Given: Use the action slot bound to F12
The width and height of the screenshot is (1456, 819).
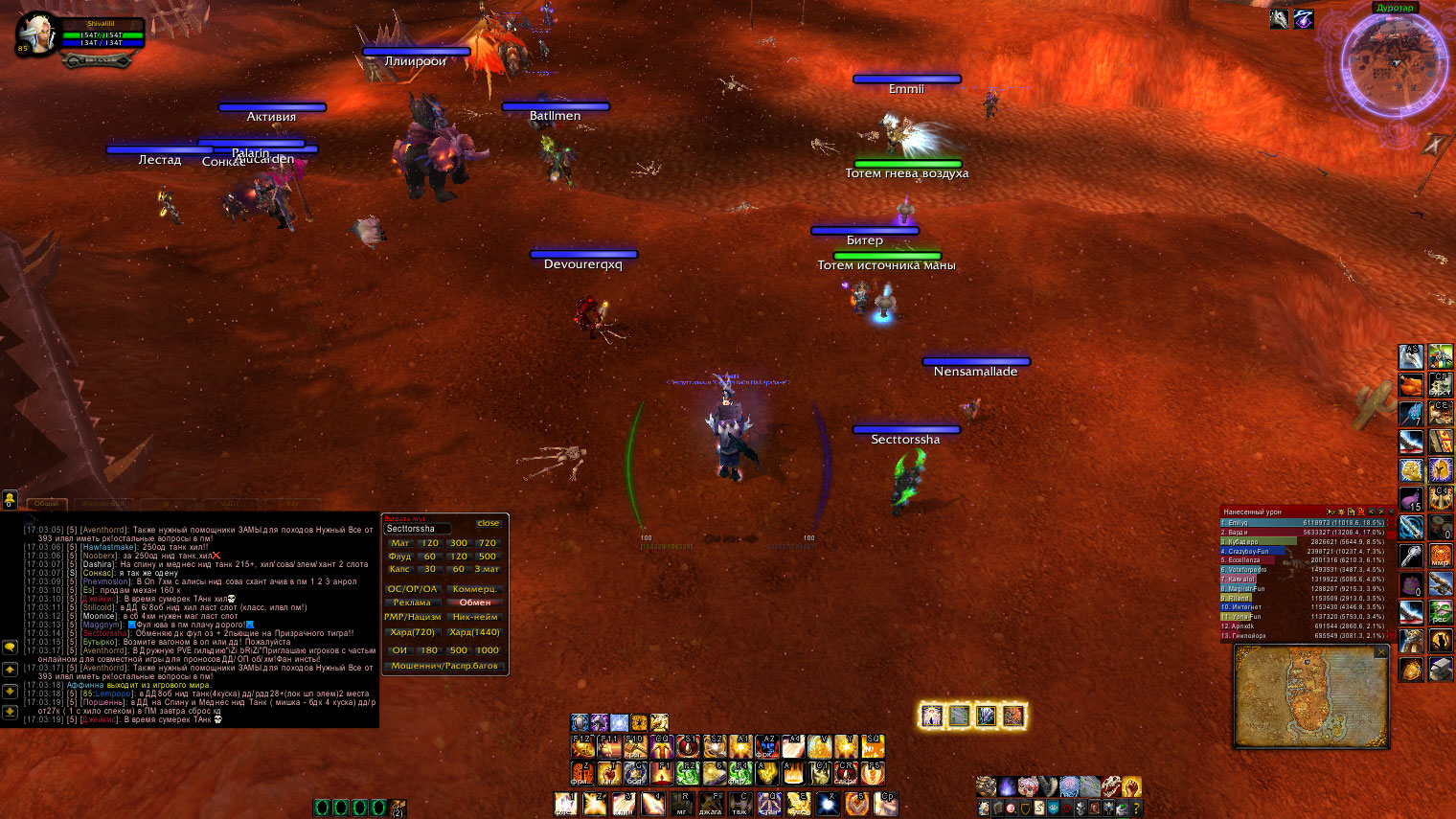Looking at the screenshot, I should click(581, 746).
